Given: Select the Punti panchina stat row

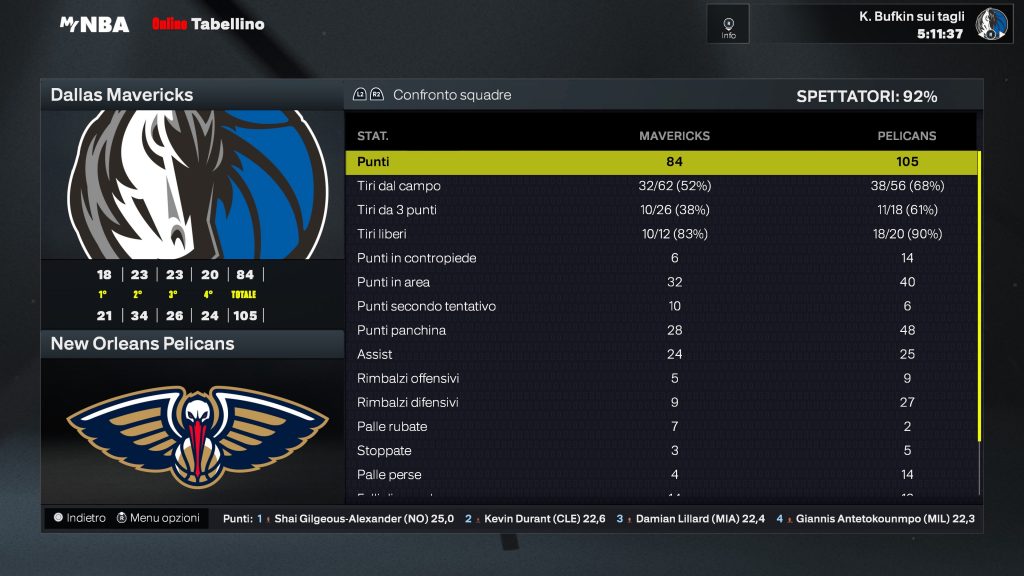Looking at the screenshot, I should (661, 330).
